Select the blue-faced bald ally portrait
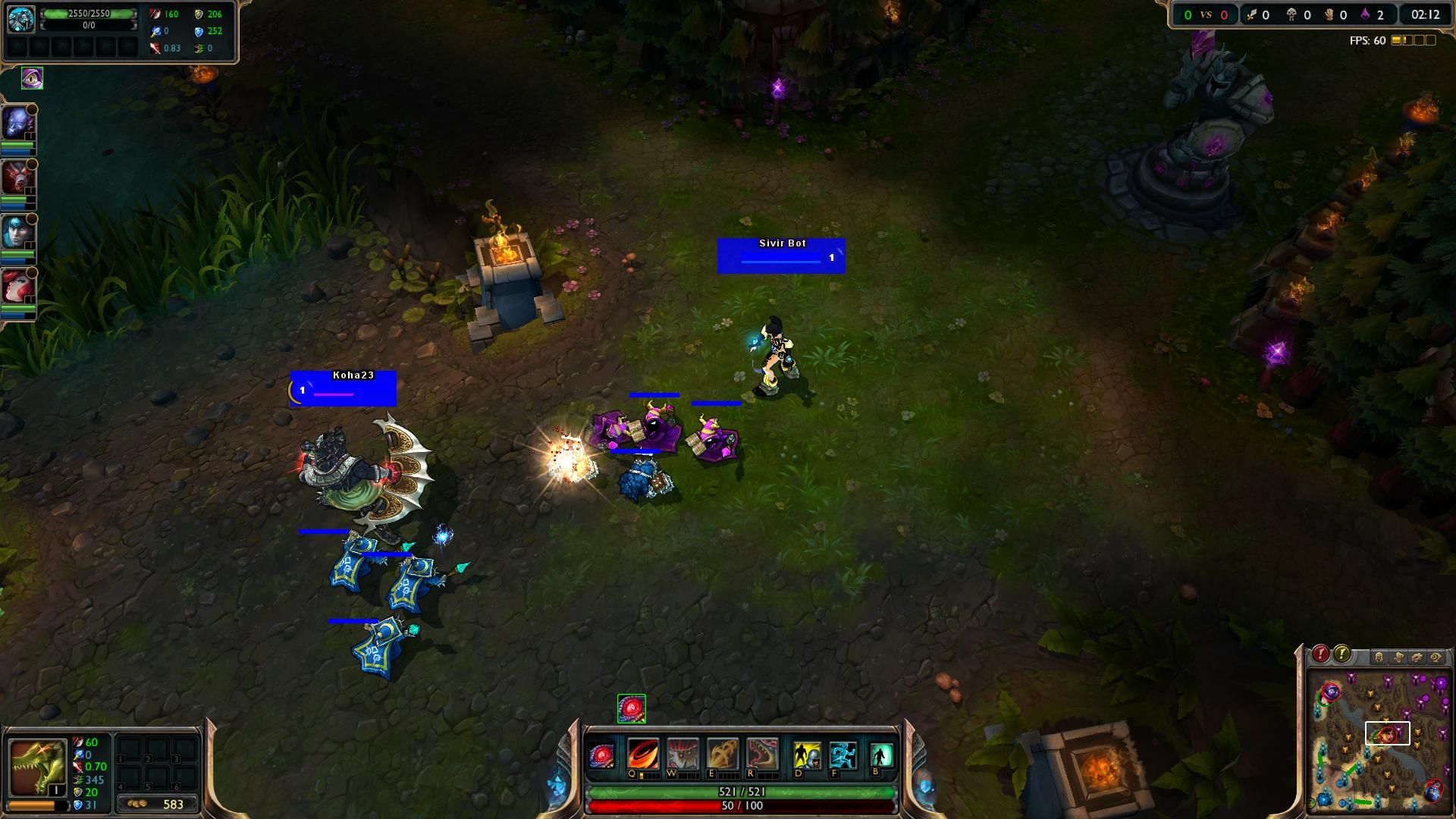 pos(17,124)
